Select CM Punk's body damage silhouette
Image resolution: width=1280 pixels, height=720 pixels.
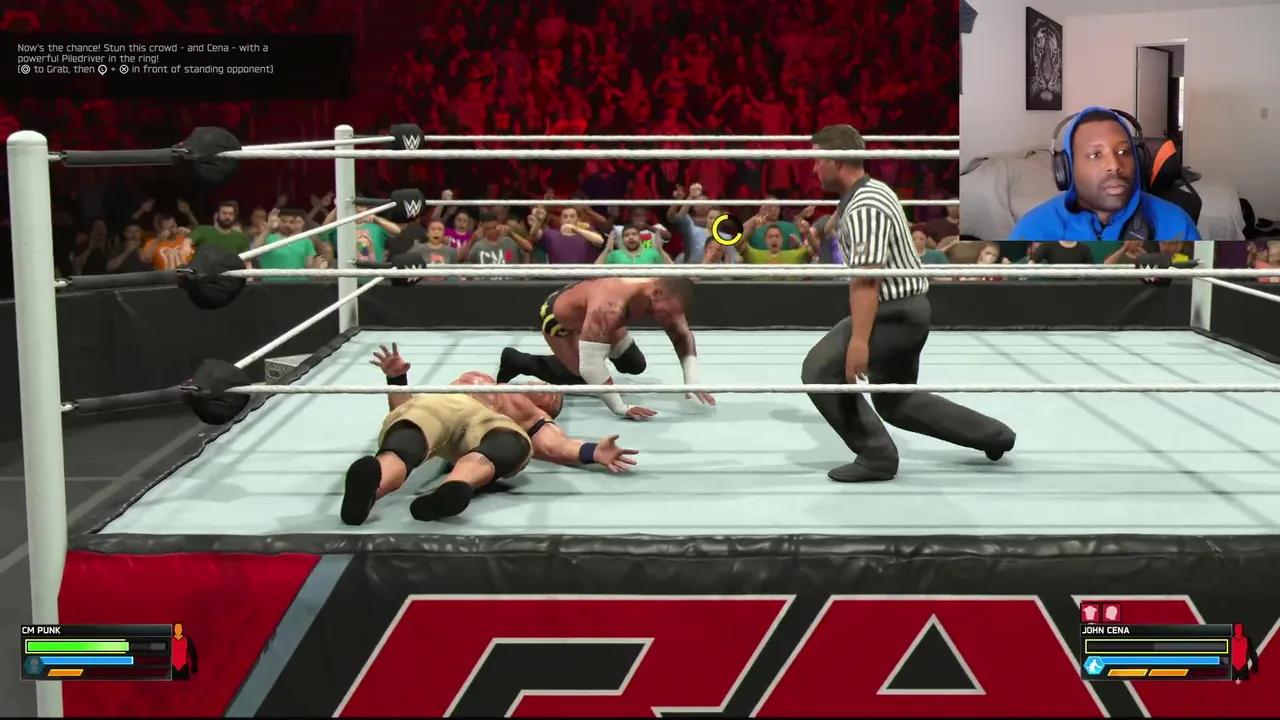pyautogui.click(x=180, y=650)
